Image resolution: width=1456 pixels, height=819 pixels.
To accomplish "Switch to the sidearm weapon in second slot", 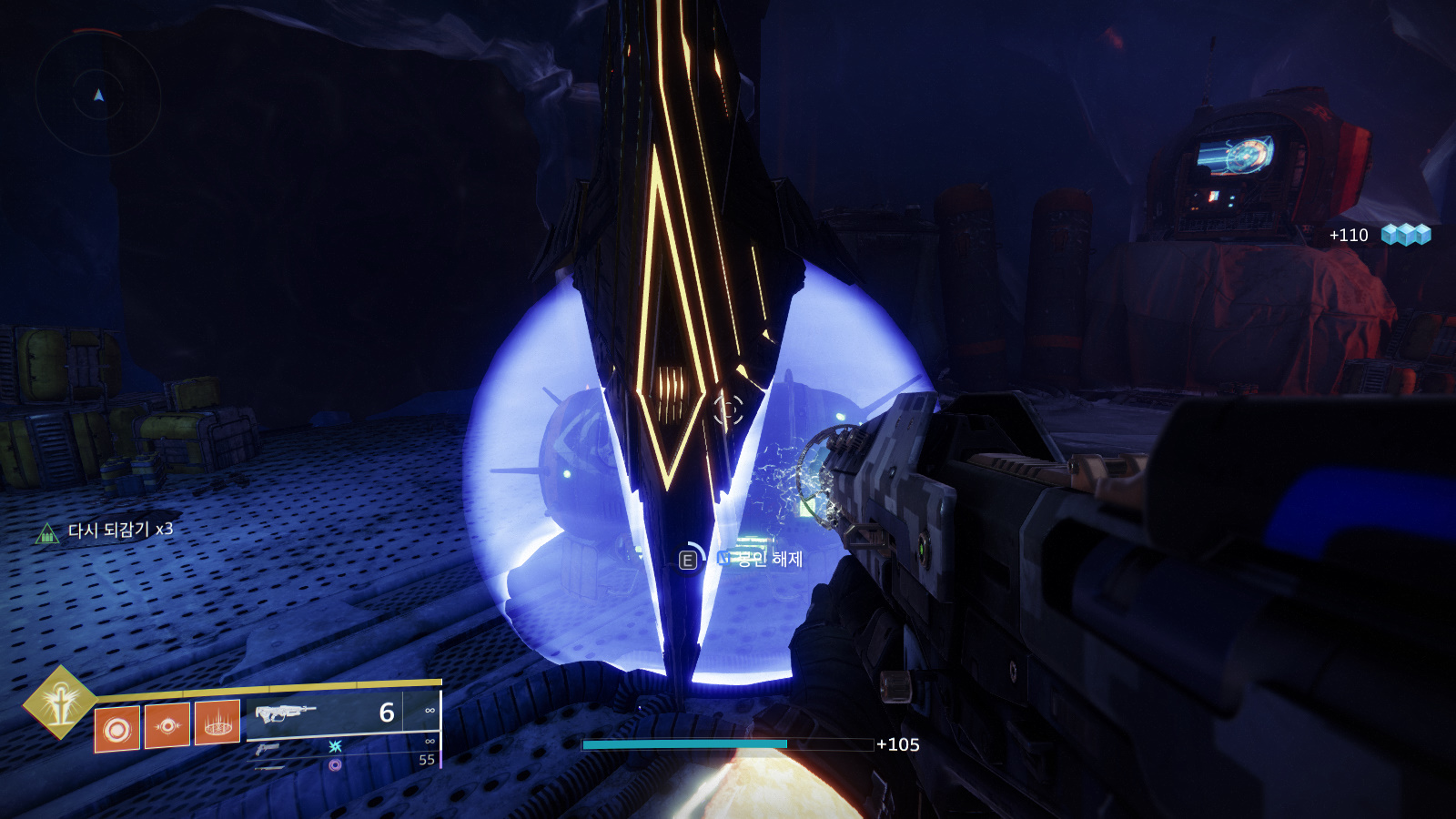I will 268,749.
